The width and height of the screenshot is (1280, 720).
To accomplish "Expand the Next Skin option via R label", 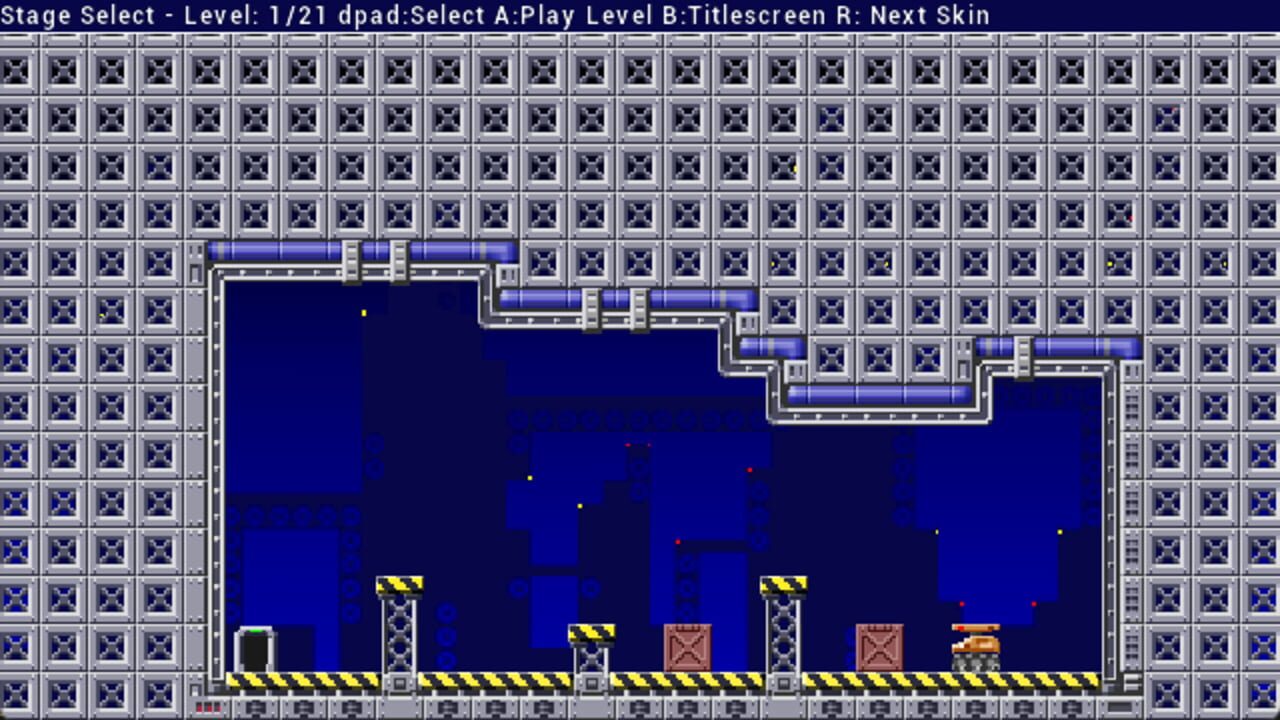I will pos(913,15).
